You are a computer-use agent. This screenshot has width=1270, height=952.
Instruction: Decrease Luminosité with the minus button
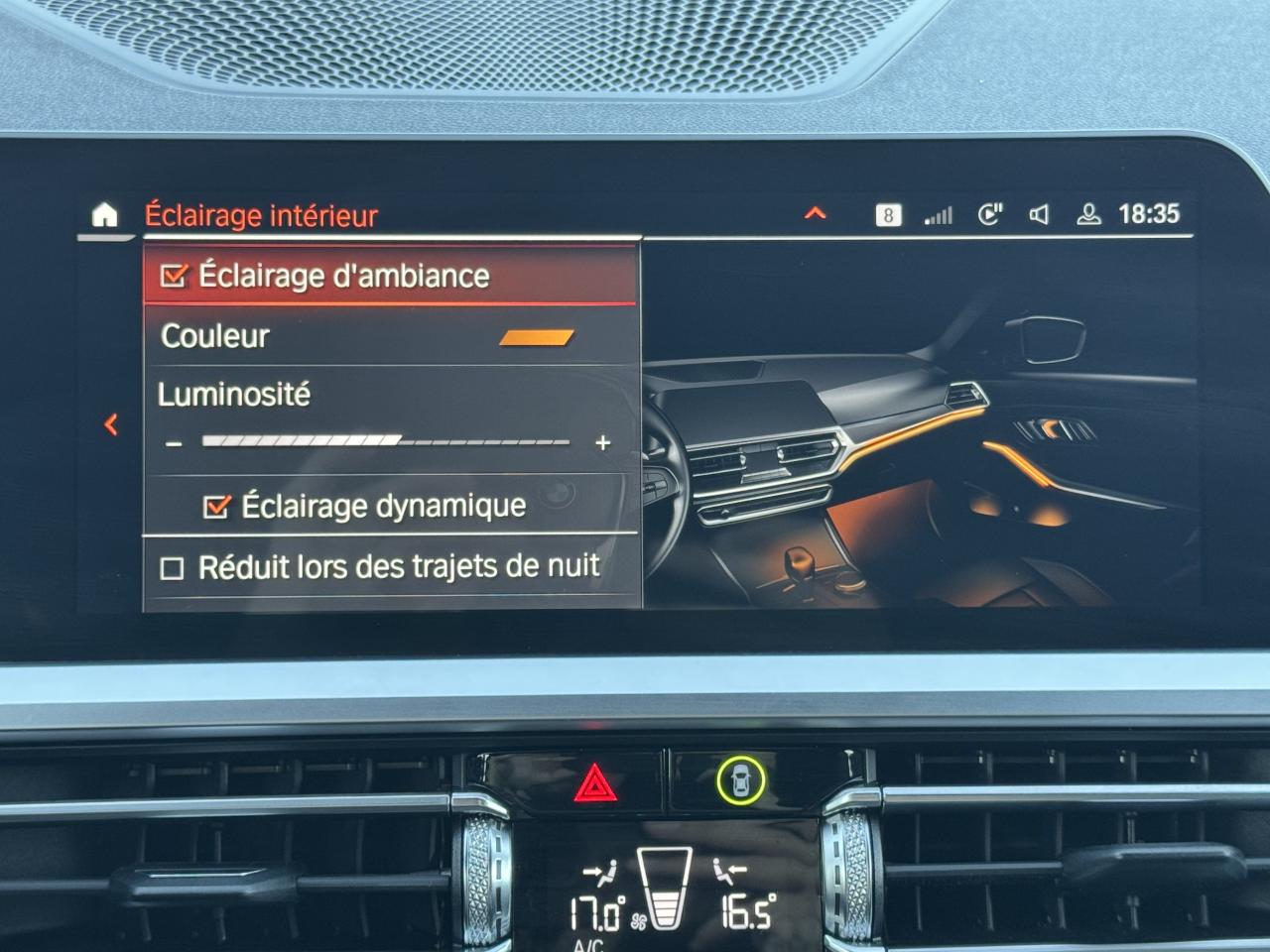point(175,443)
